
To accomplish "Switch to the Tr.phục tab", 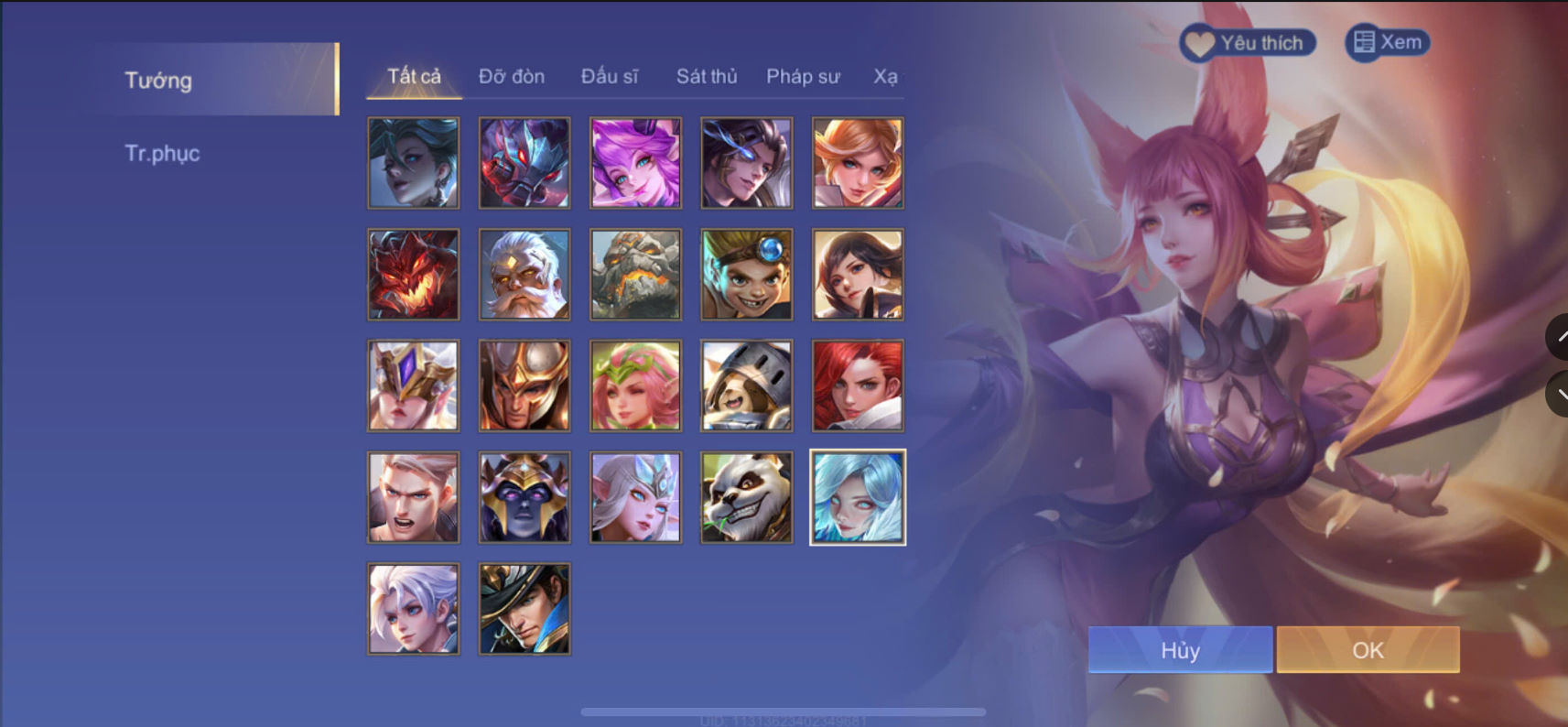I will point(163,153).
